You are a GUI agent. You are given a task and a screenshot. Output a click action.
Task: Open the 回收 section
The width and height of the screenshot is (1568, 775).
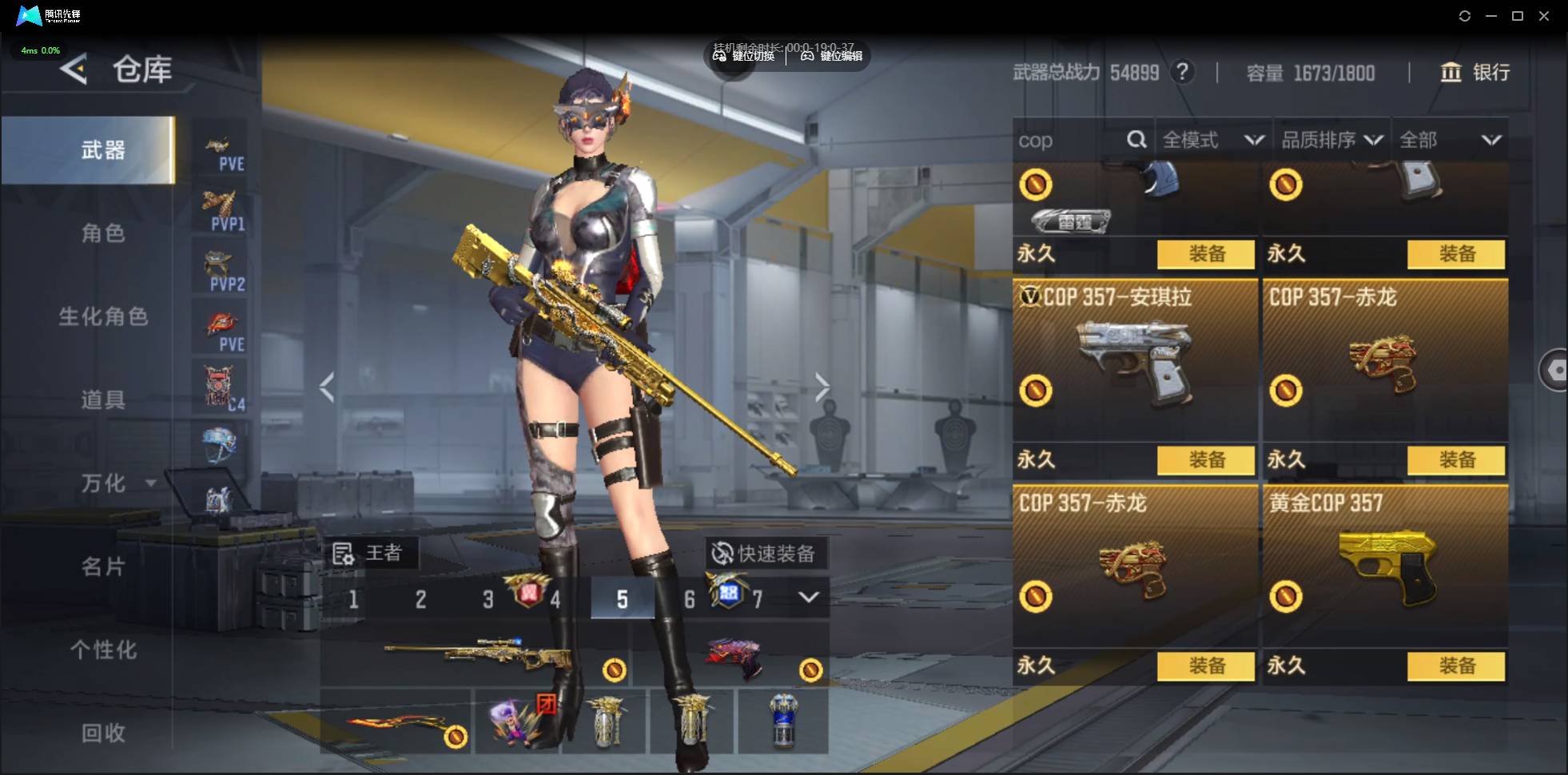point(102,733)
